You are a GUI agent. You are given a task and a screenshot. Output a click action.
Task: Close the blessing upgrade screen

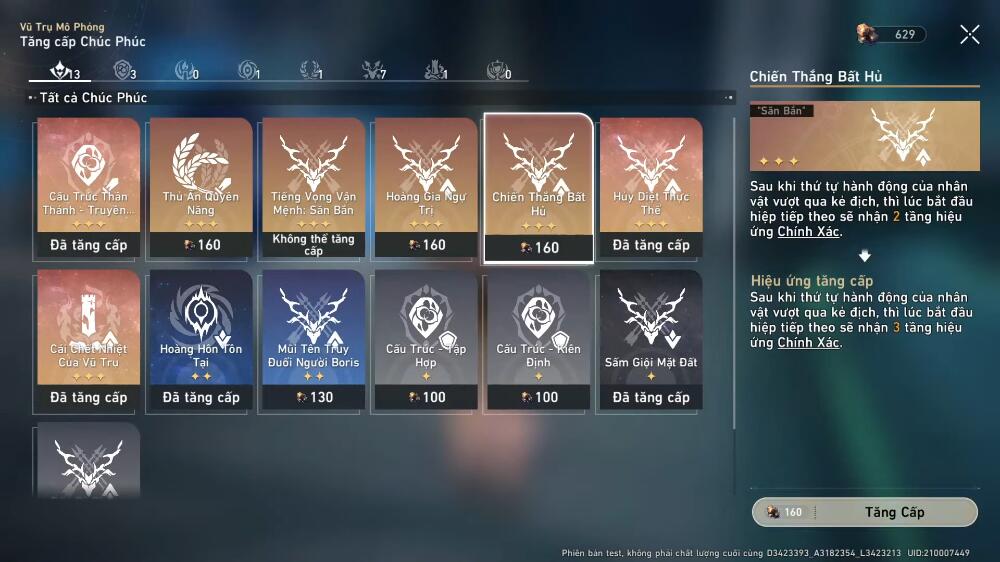click(969, 35)
